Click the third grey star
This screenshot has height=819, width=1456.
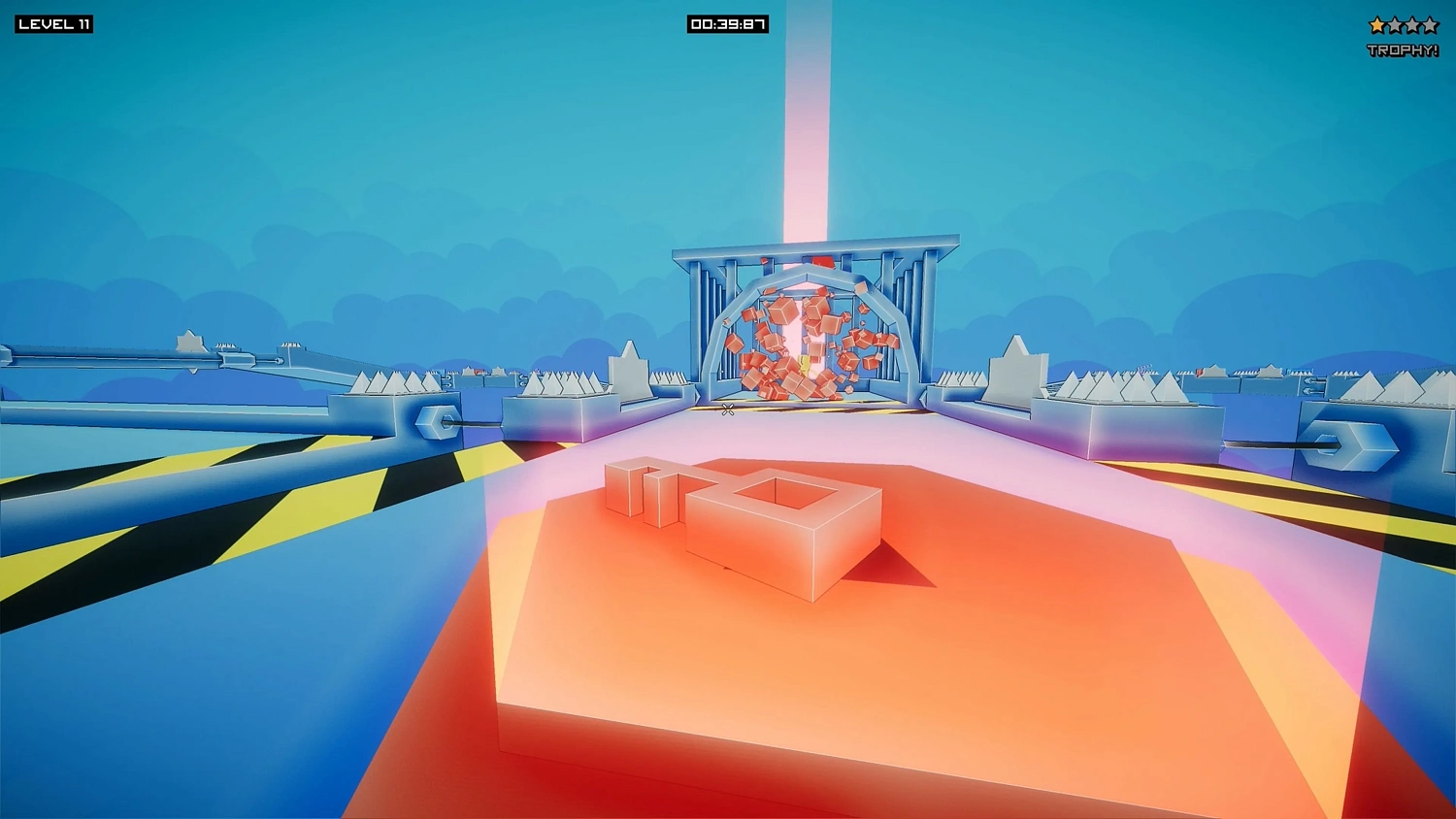[x=1412, y=23]
